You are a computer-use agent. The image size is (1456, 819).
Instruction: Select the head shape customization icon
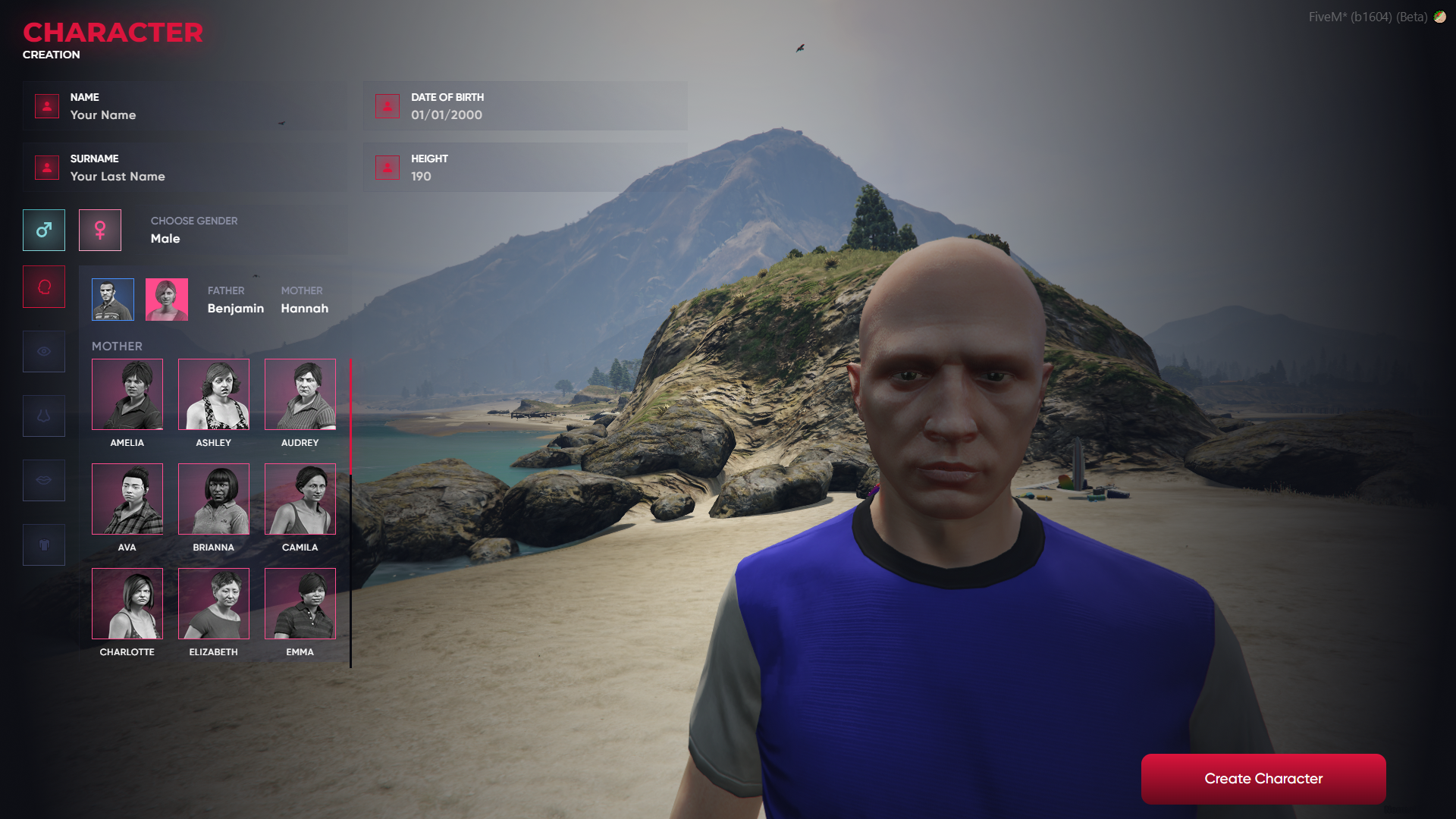pyautogui.click(x=43, y=286)
